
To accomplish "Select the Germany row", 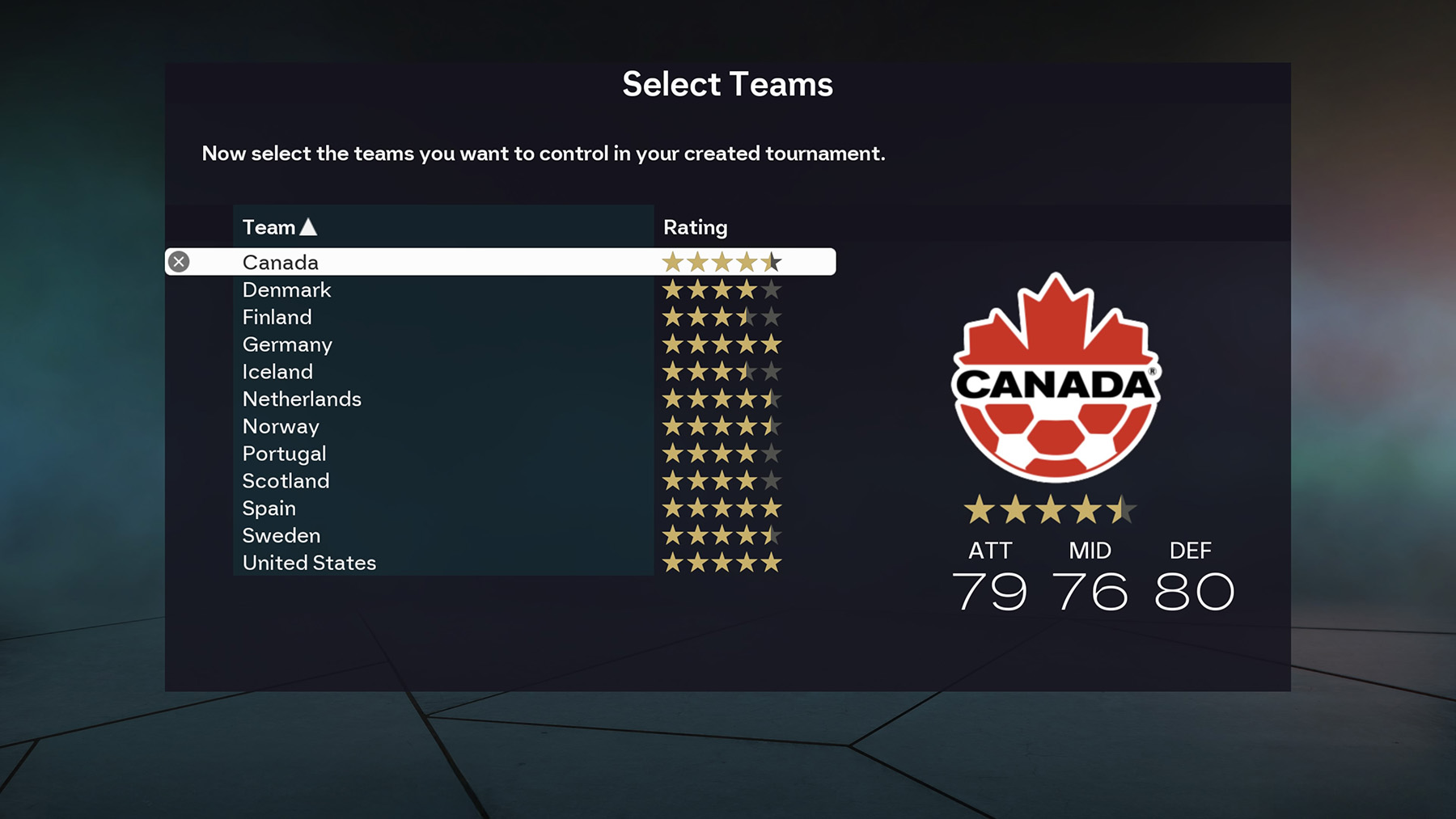I will tap(287, 344).
